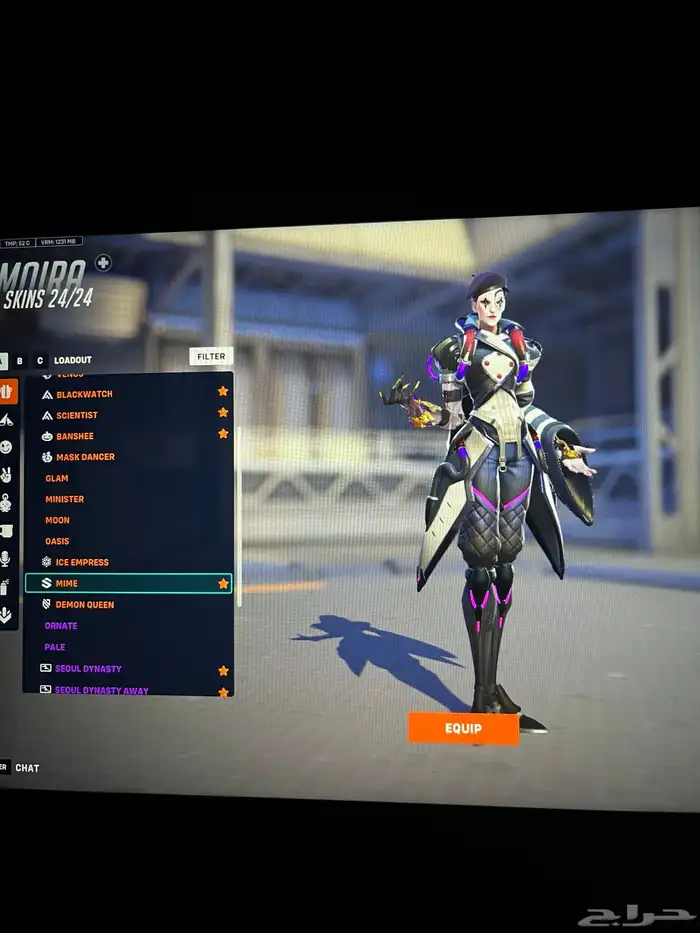Pick the Pale skin
The height and width of the screenshot is (933, 700).
click(x=55, y=647)
